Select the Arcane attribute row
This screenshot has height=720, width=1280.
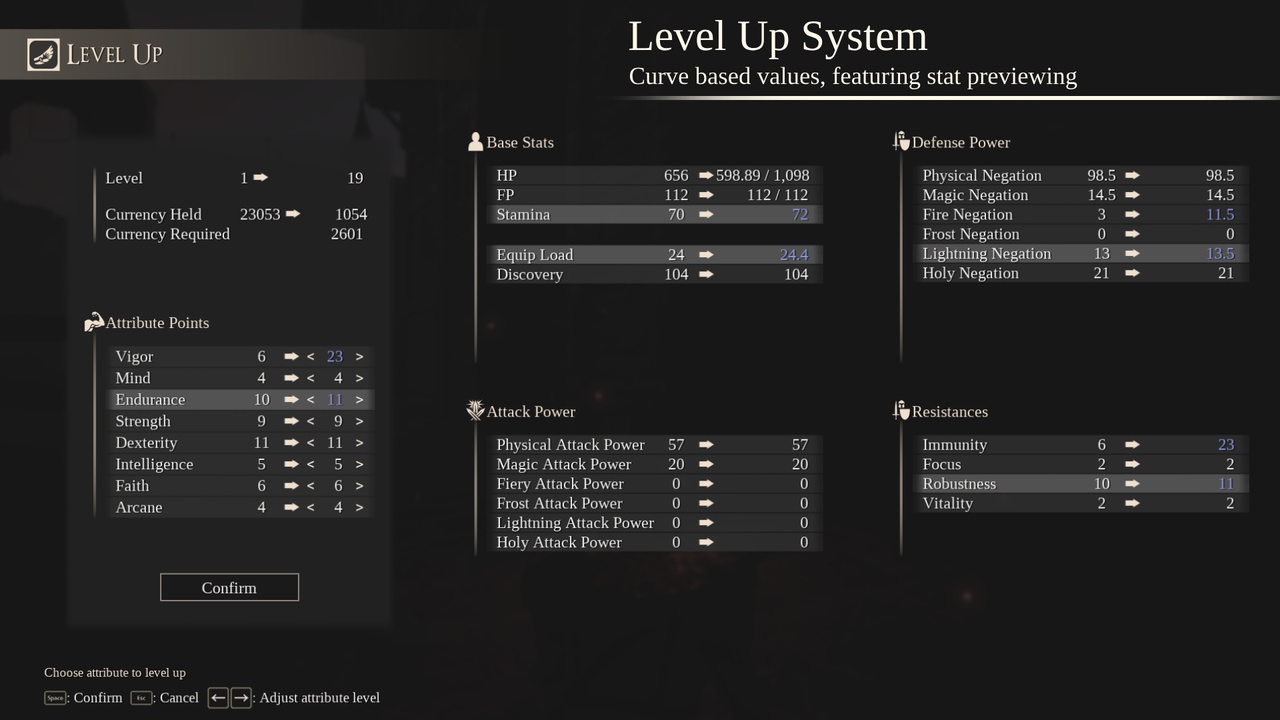coord(200,507)
